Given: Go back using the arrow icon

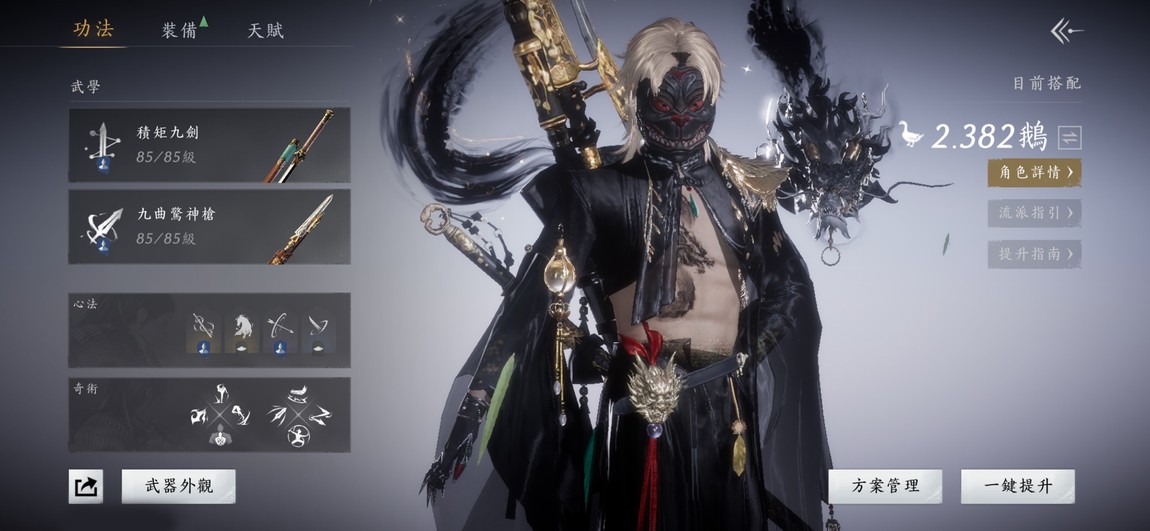Looking at the screenshot, I should 1066,31.
